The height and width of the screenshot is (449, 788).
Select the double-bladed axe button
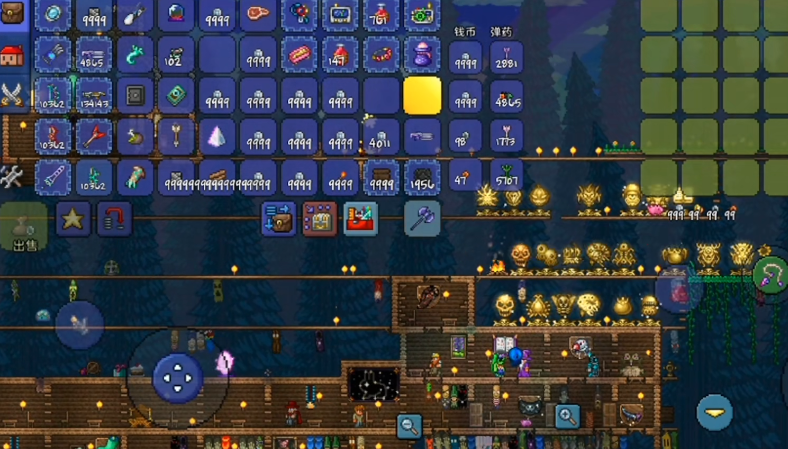click(x=422, y=218)
